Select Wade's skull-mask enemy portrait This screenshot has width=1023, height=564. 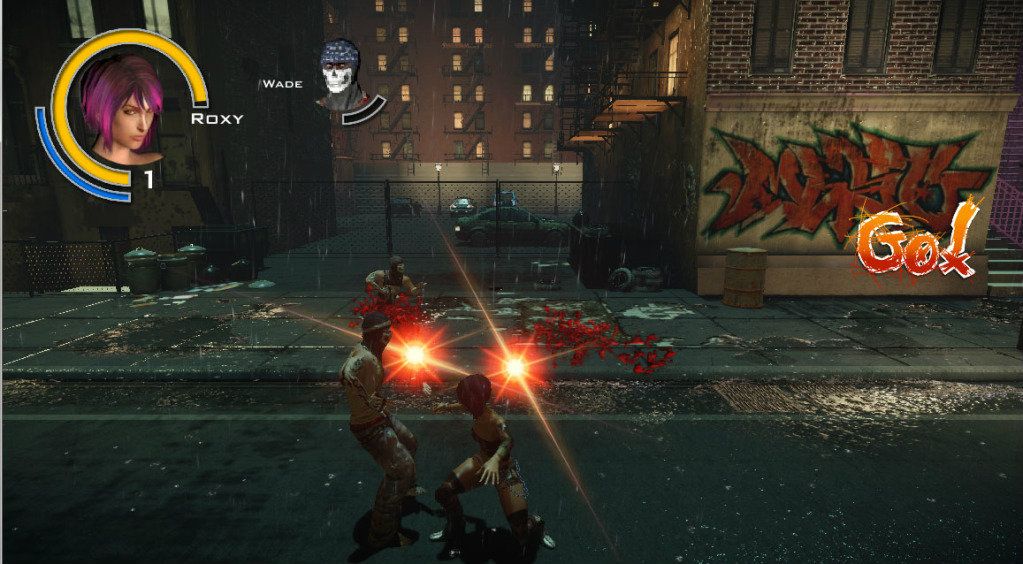coord(343,75)
